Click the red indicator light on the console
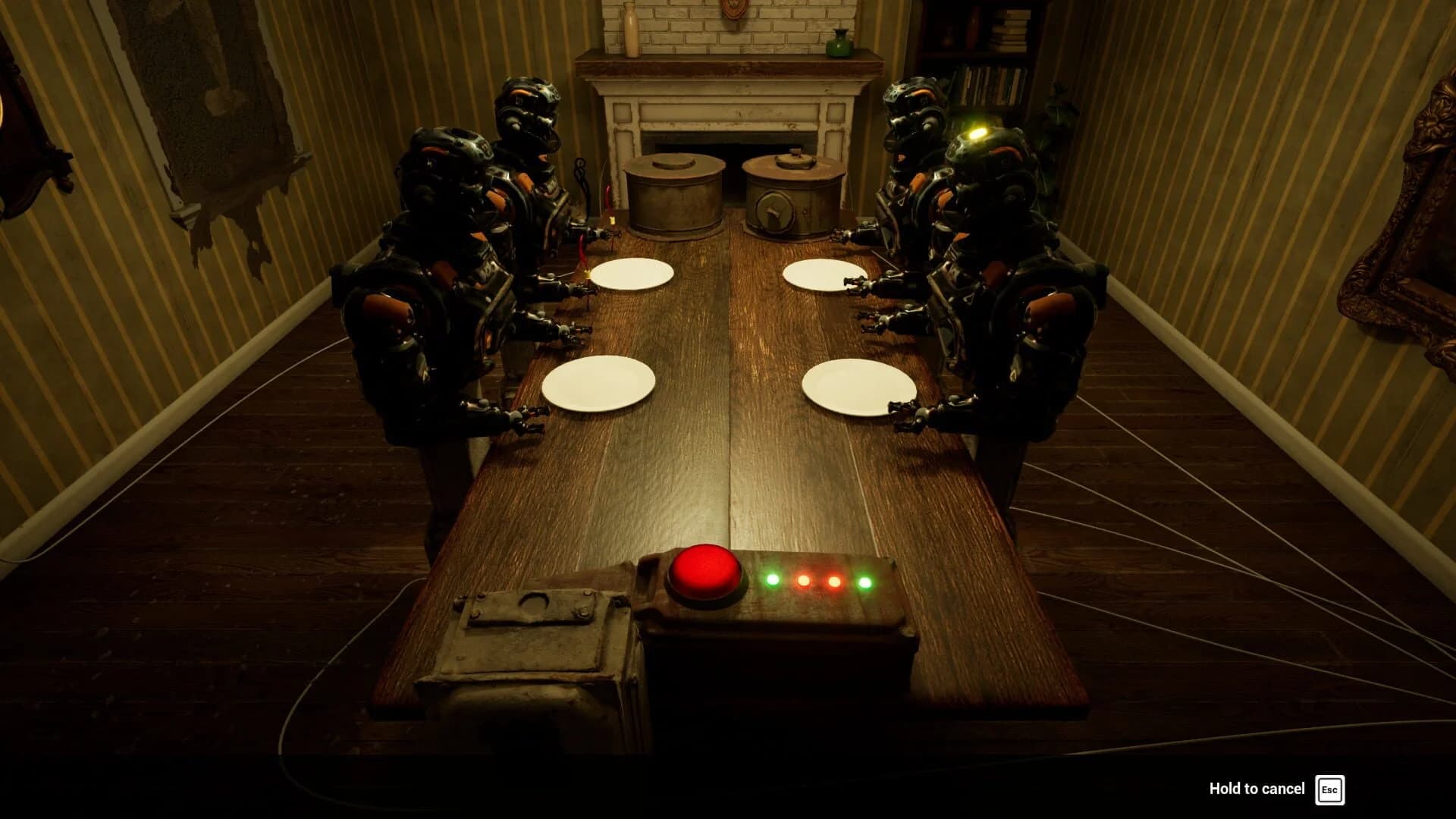Viewport: 1456px width, 819px height. tap(834, 582)
